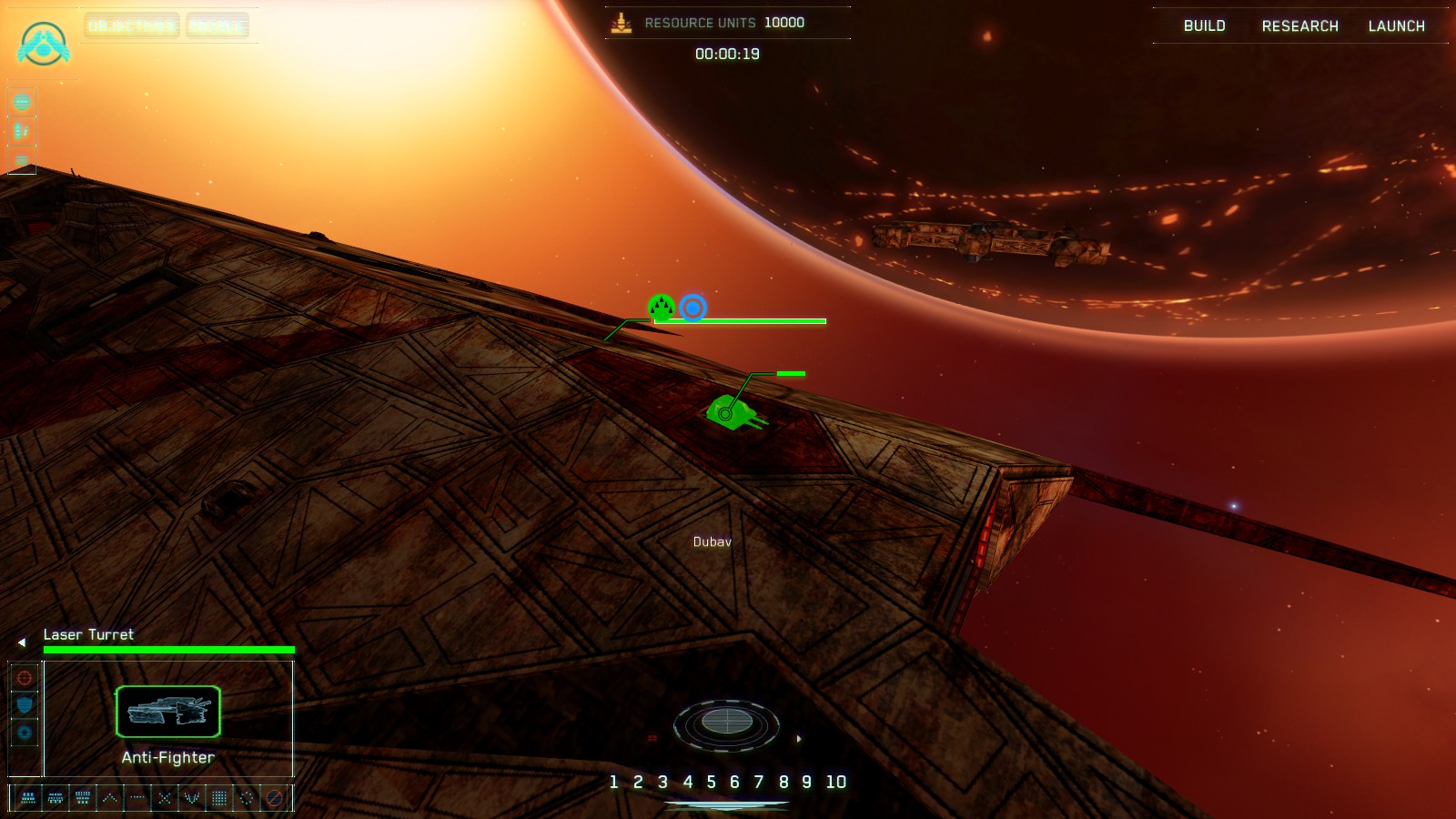
Task: Select the Anti-Fighter turret portrait
Action: tap(168, 712)
